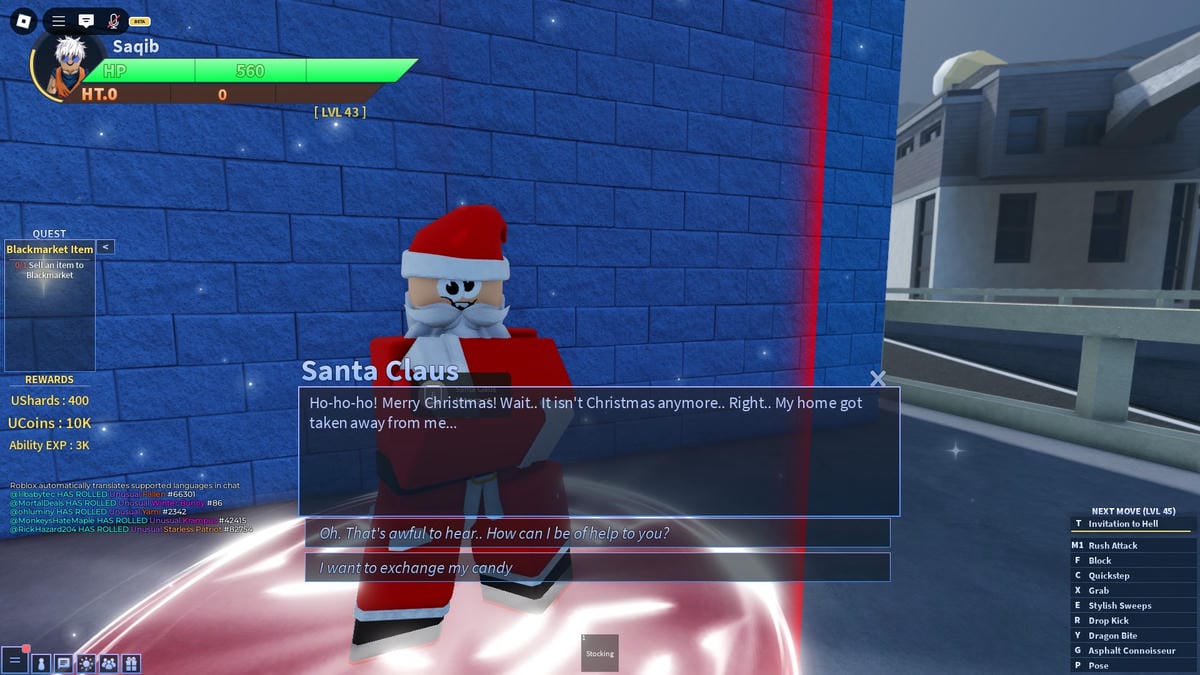Select the Stocking hotbar slot

point(600,653)
